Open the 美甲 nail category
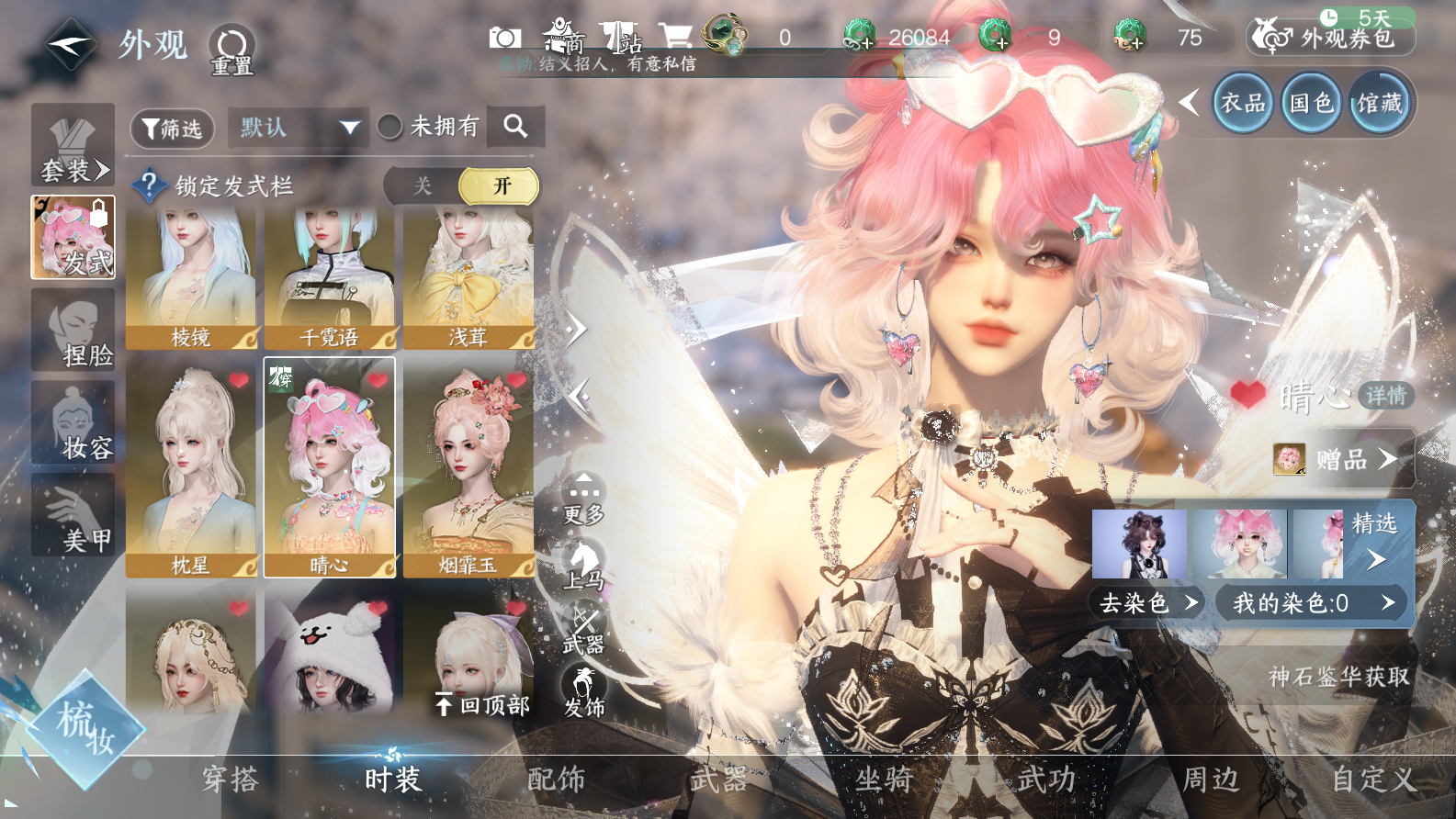 [x=73, y=515]
